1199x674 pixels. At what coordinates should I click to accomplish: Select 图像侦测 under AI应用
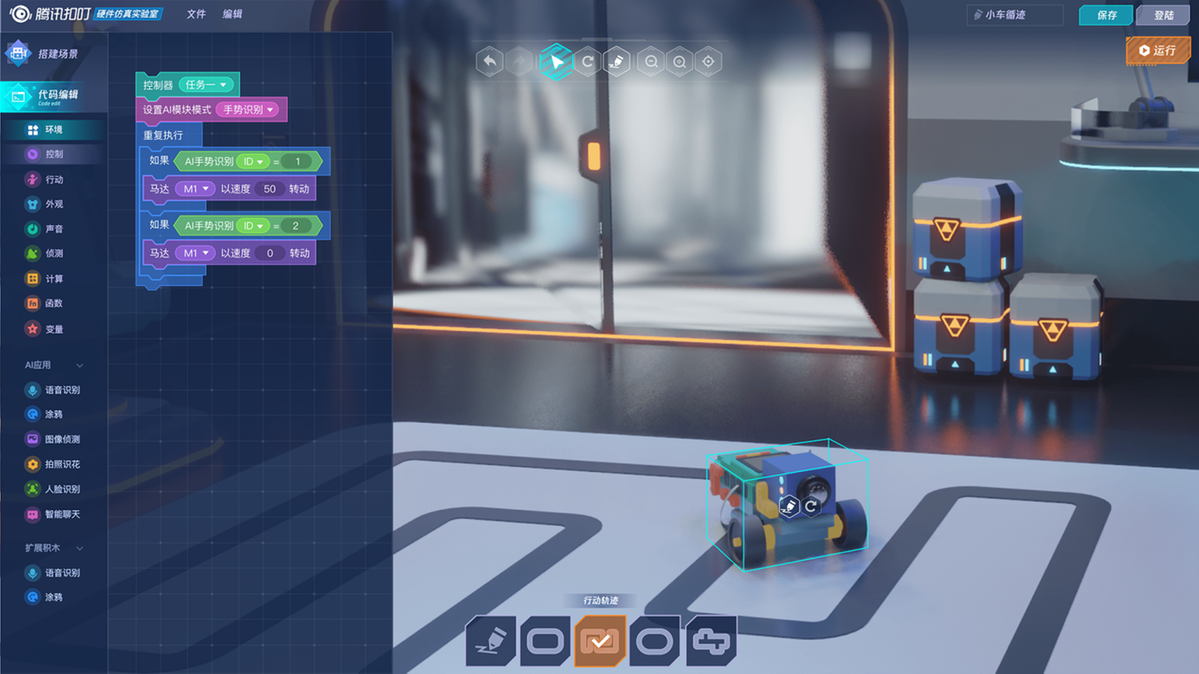61,439
